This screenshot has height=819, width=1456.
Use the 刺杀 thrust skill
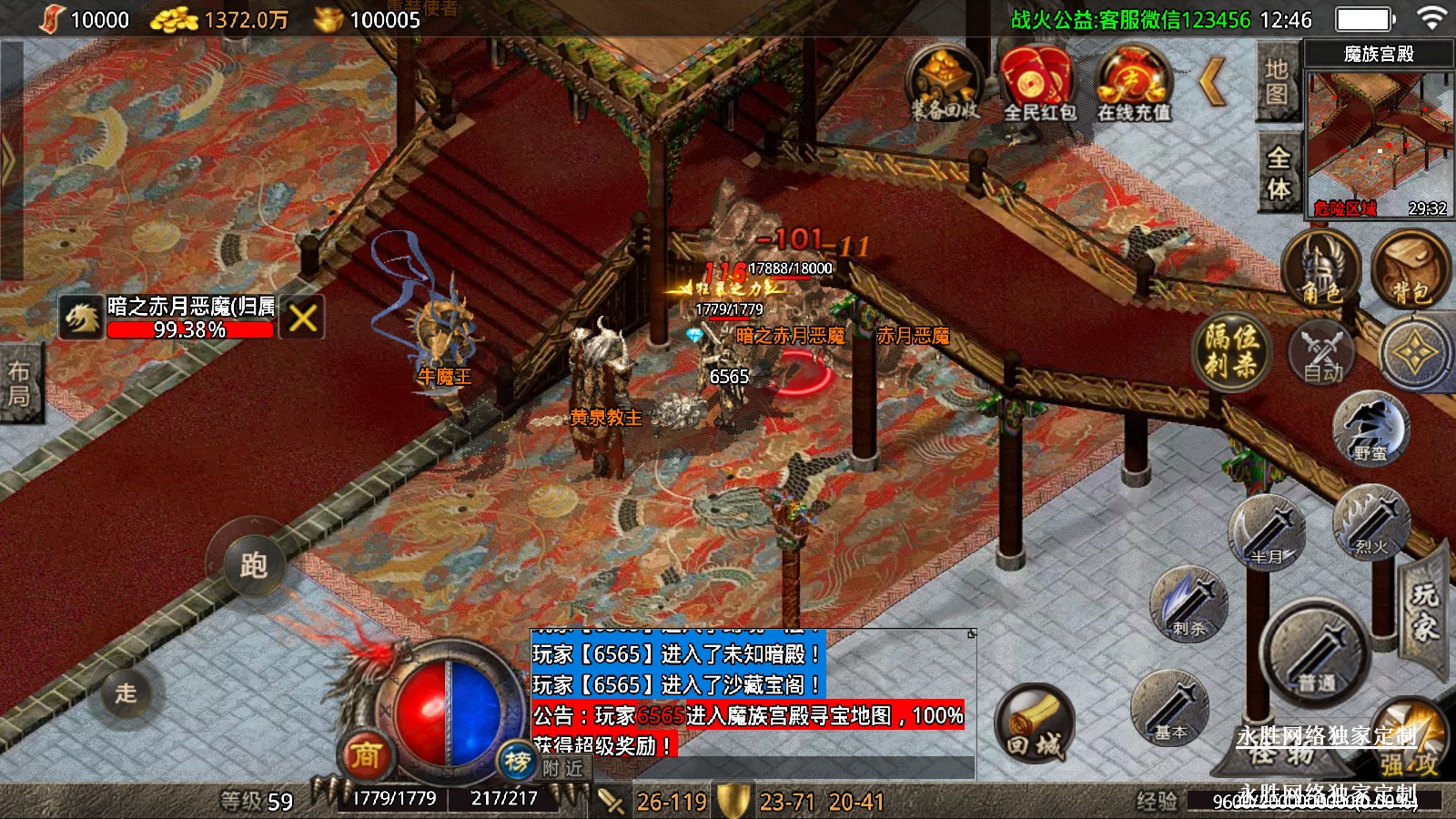coord(1189,603)
